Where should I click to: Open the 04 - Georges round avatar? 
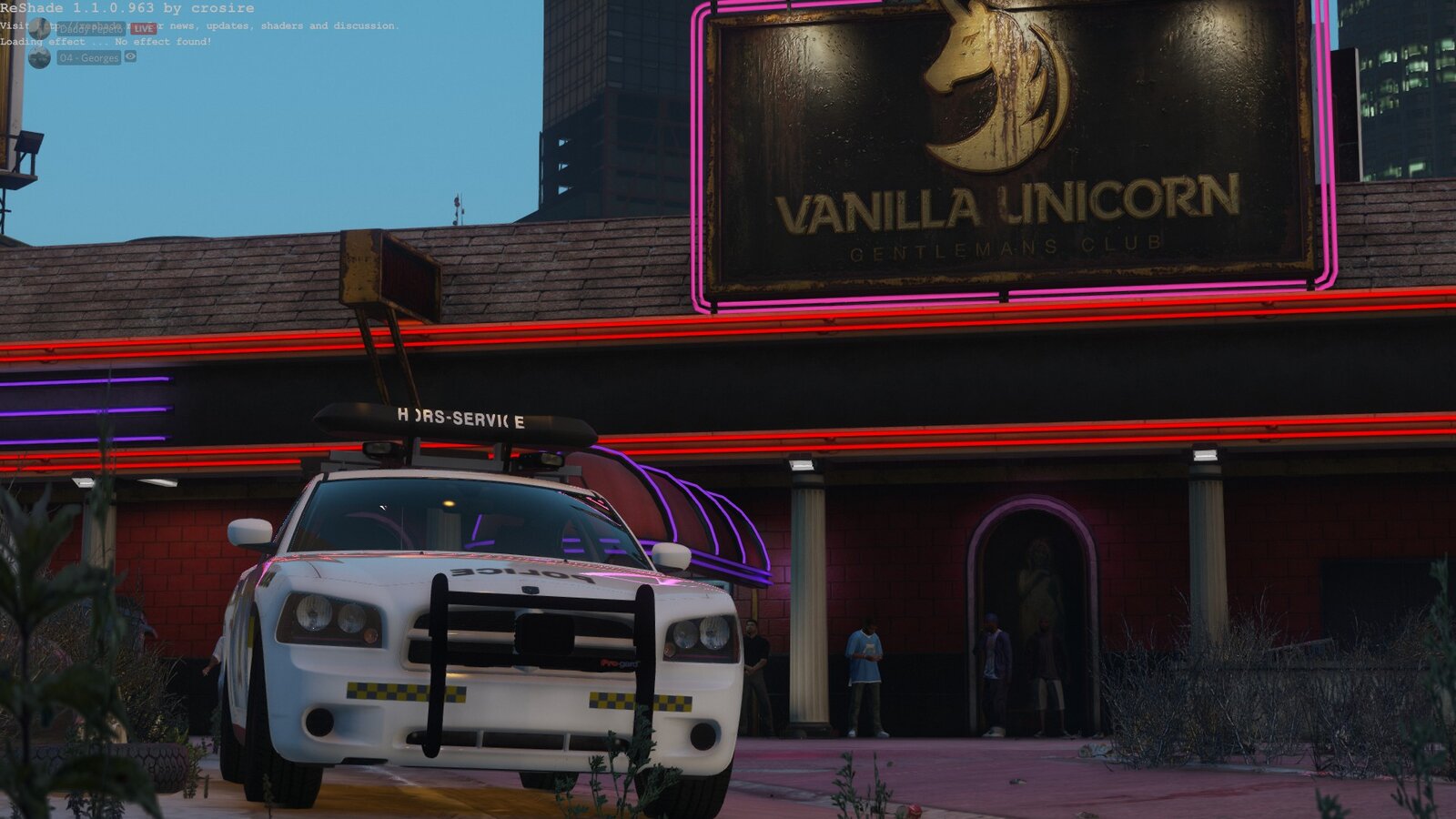[39, 57]
